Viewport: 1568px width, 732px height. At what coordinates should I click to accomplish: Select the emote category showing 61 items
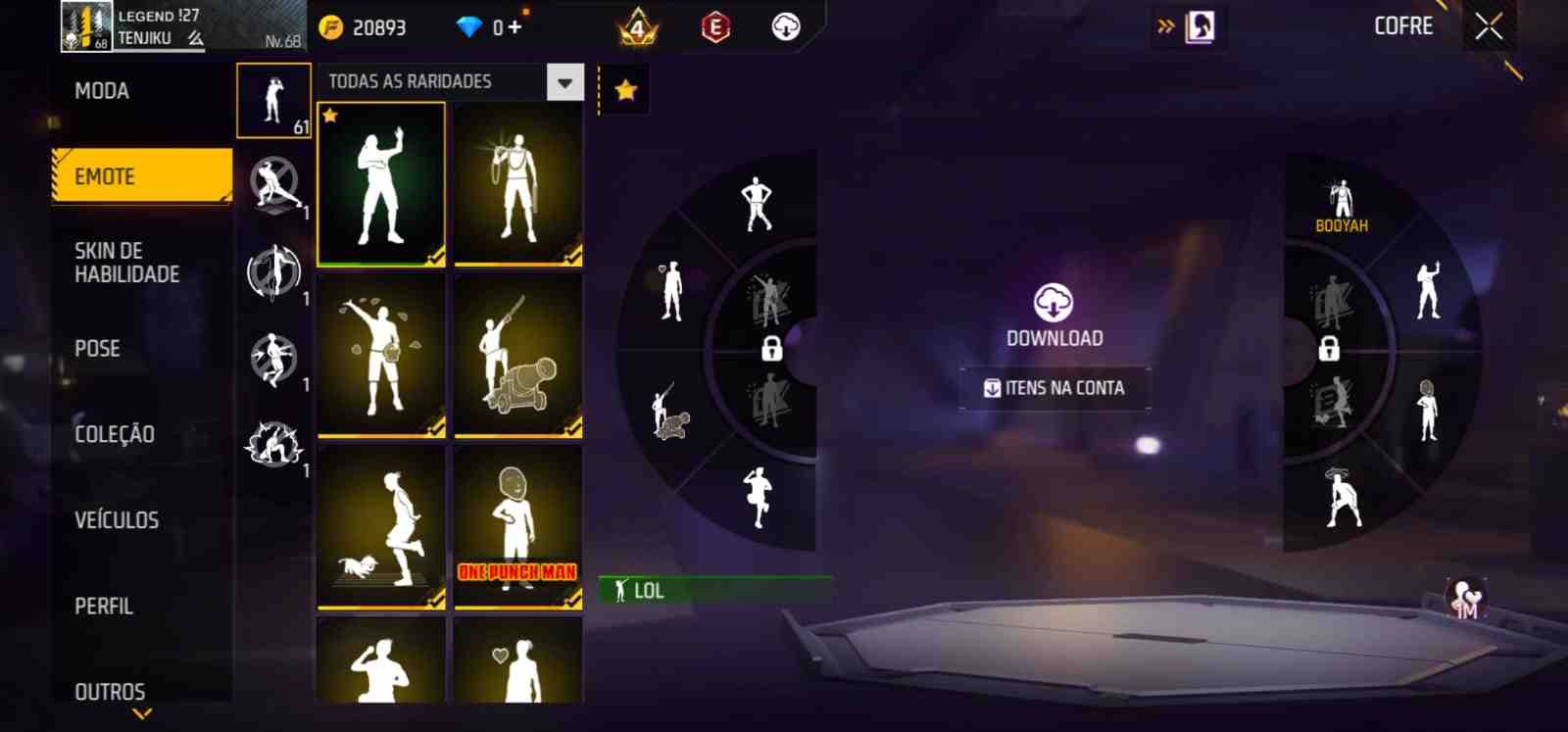273,102
